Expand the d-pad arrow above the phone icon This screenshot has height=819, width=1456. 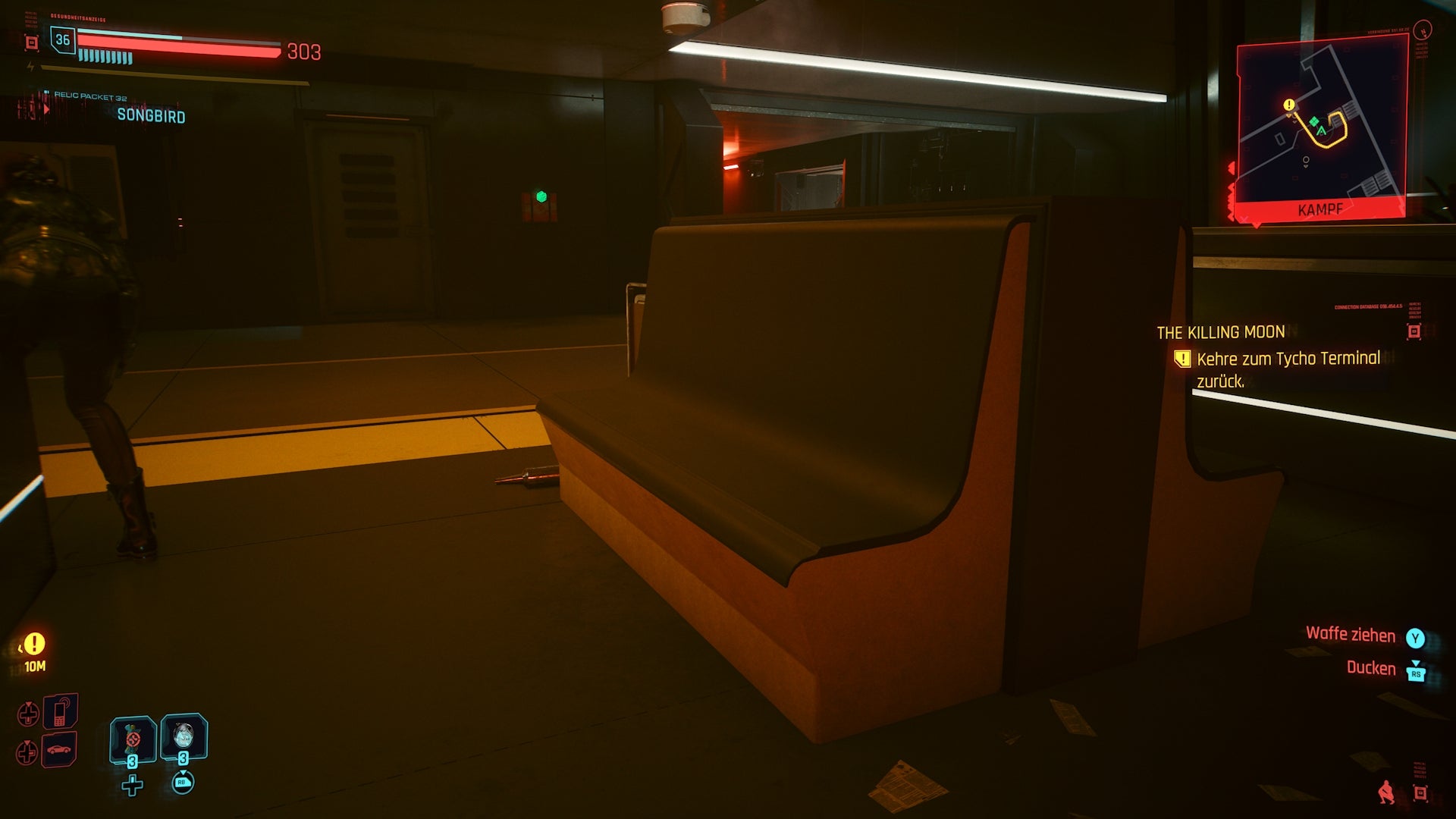click(x=29, y=712)
